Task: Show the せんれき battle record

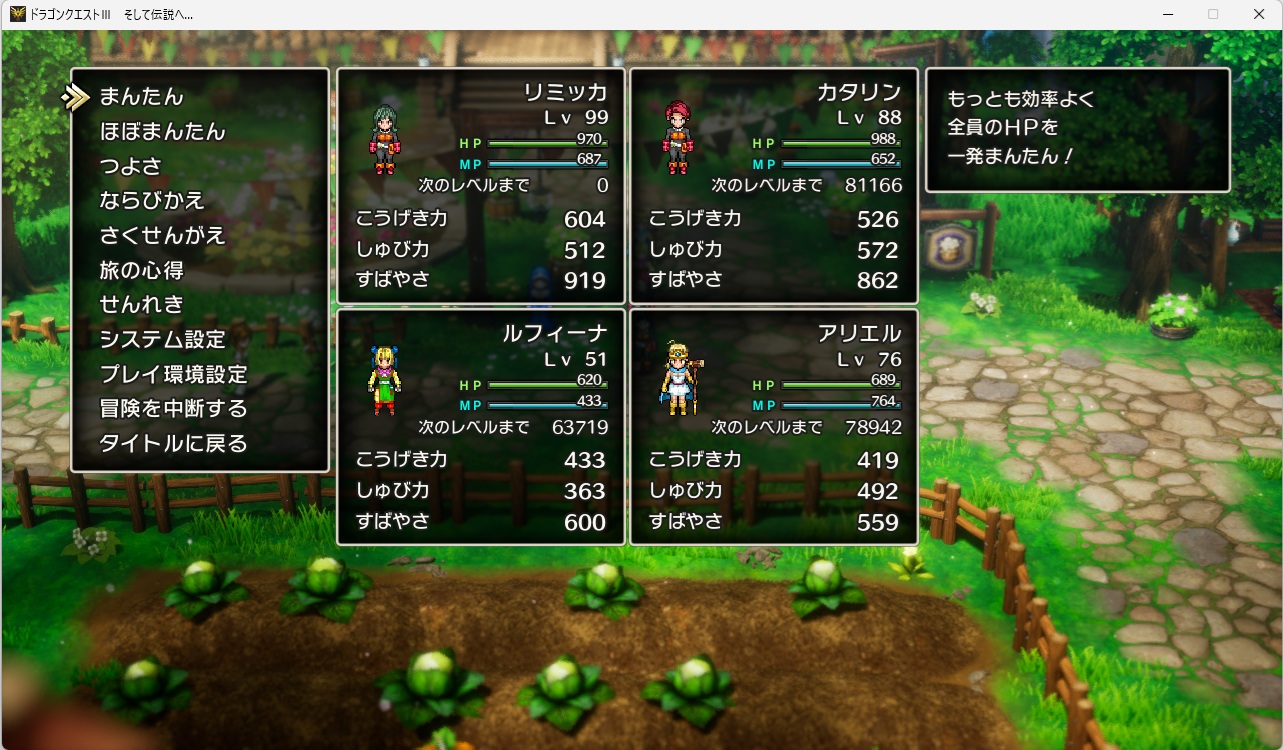Action: coord(142,305)
